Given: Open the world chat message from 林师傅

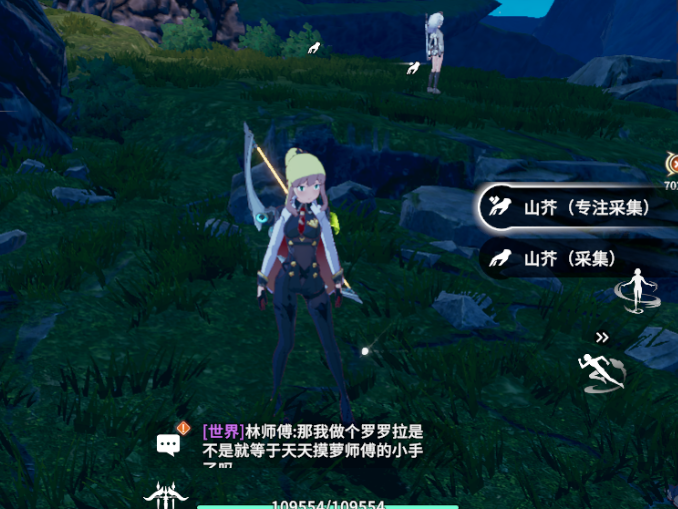Looking at the screenshot, I should [313, 441].
